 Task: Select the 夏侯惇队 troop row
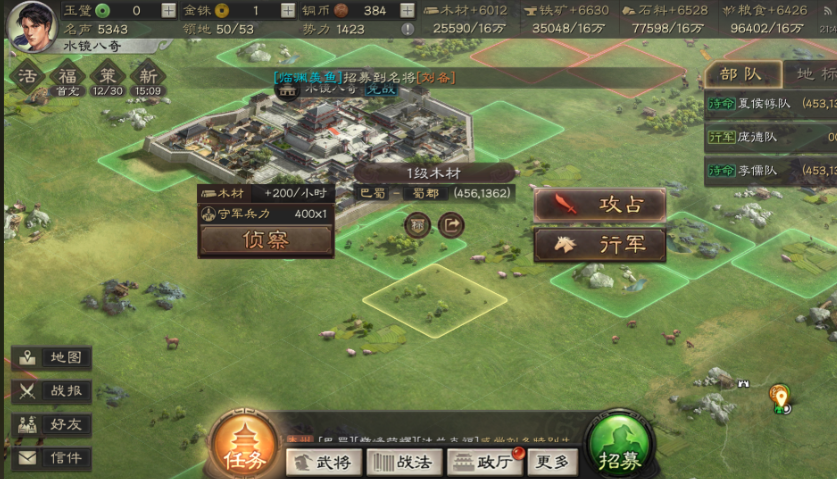tap(770, 104)
